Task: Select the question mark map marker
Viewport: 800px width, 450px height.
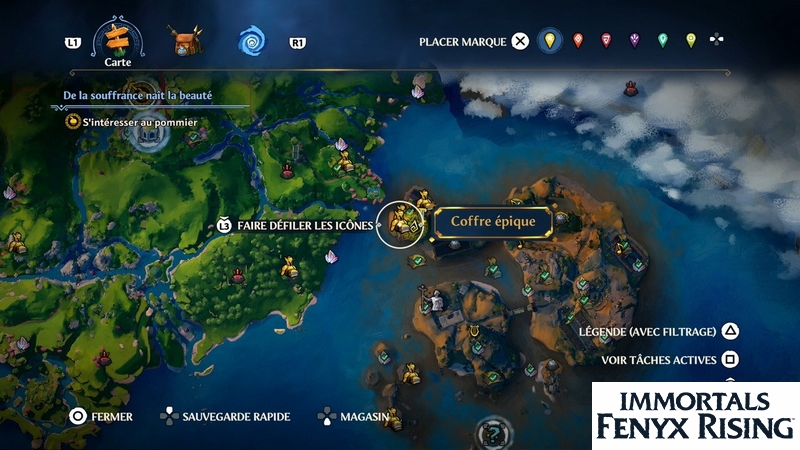Action: coord(492,433)
